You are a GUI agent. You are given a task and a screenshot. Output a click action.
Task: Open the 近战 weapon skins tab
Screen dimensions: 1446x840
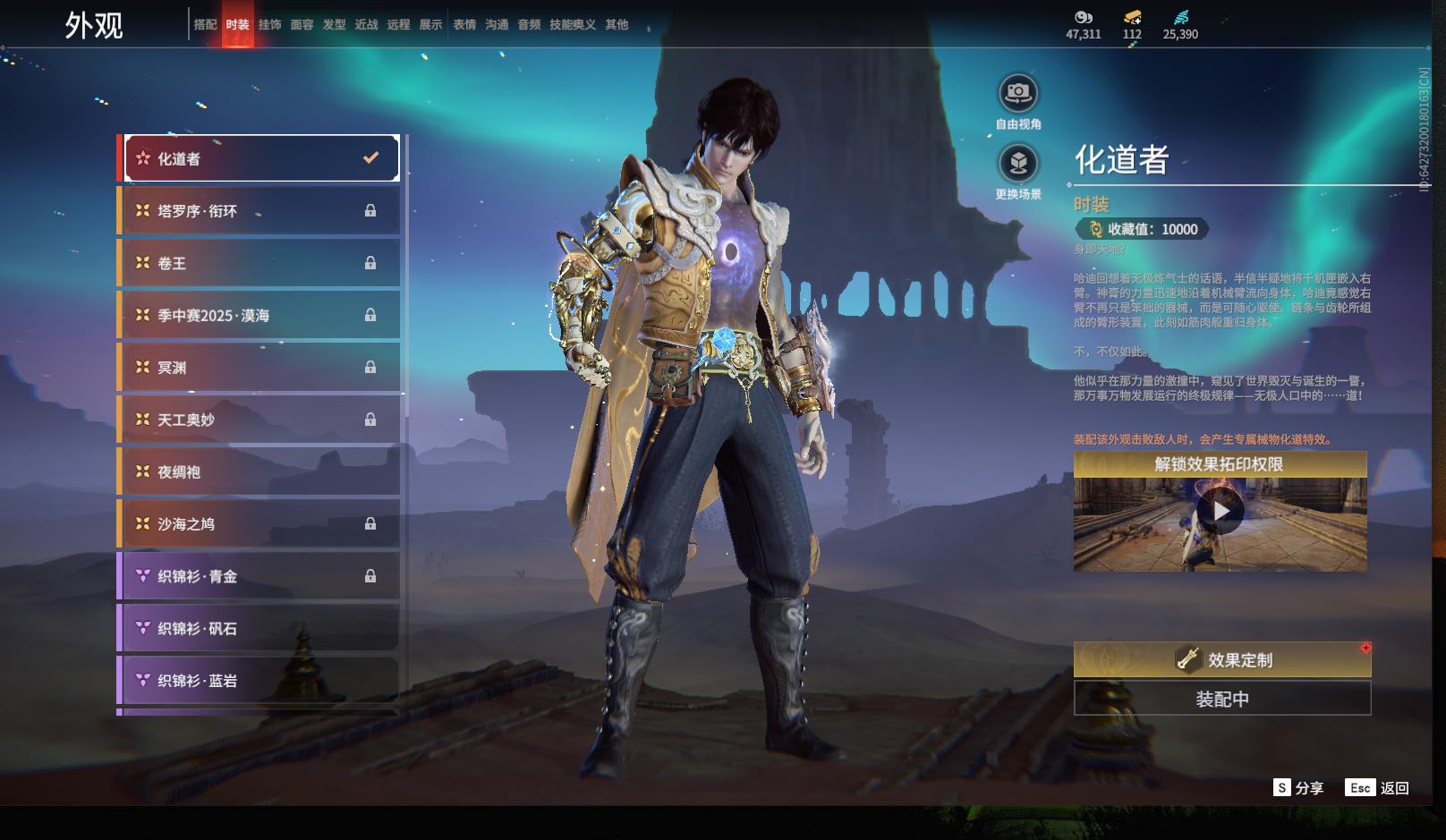pos(366,25)
